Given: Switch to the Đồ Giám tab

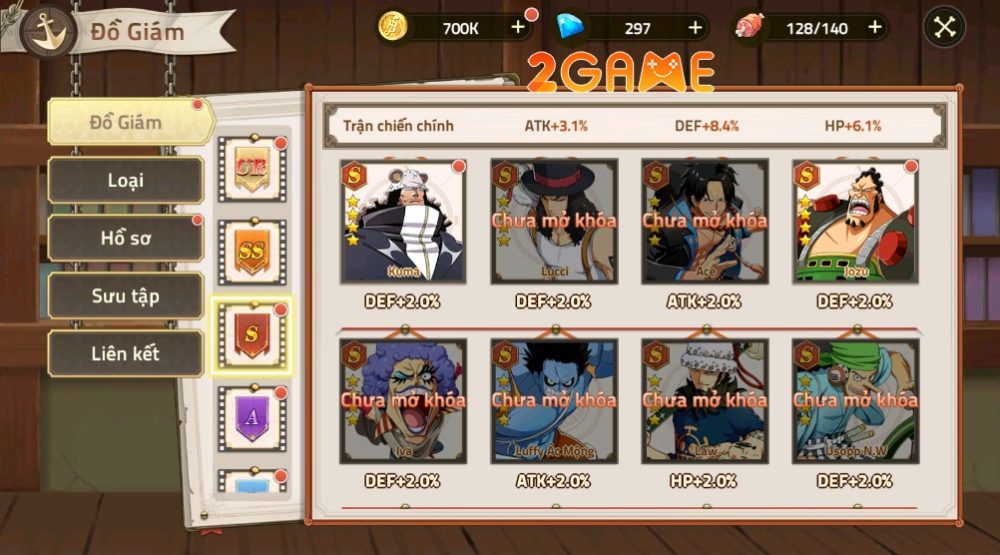Looking at the screenshot, I should point(127,123).
